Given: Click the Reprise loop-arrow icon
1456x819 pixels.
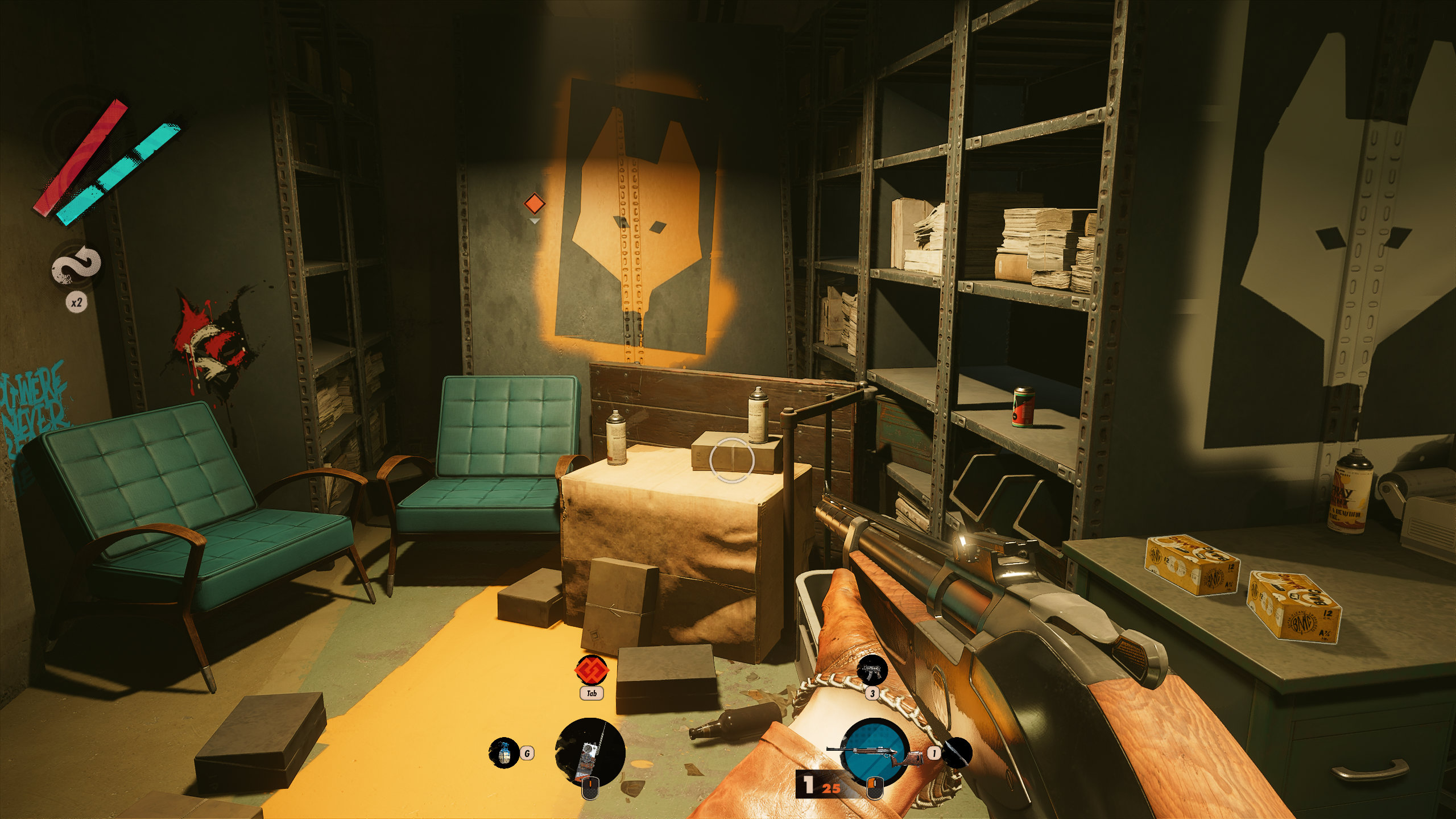Looking at the screenshot, I should 77,265.
